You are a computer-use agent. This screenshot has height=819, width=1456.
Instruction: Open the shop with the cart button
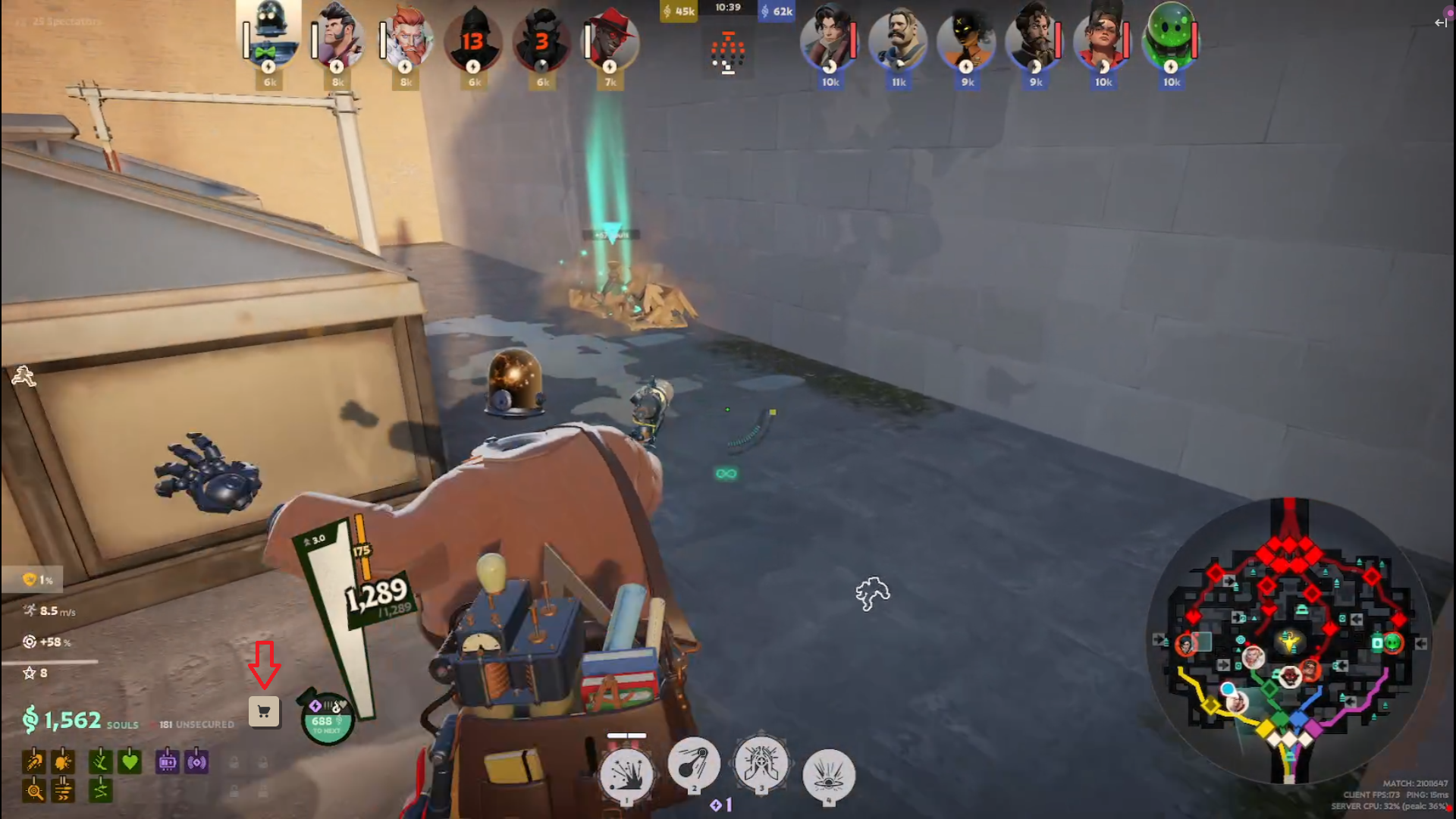(264, 712)
